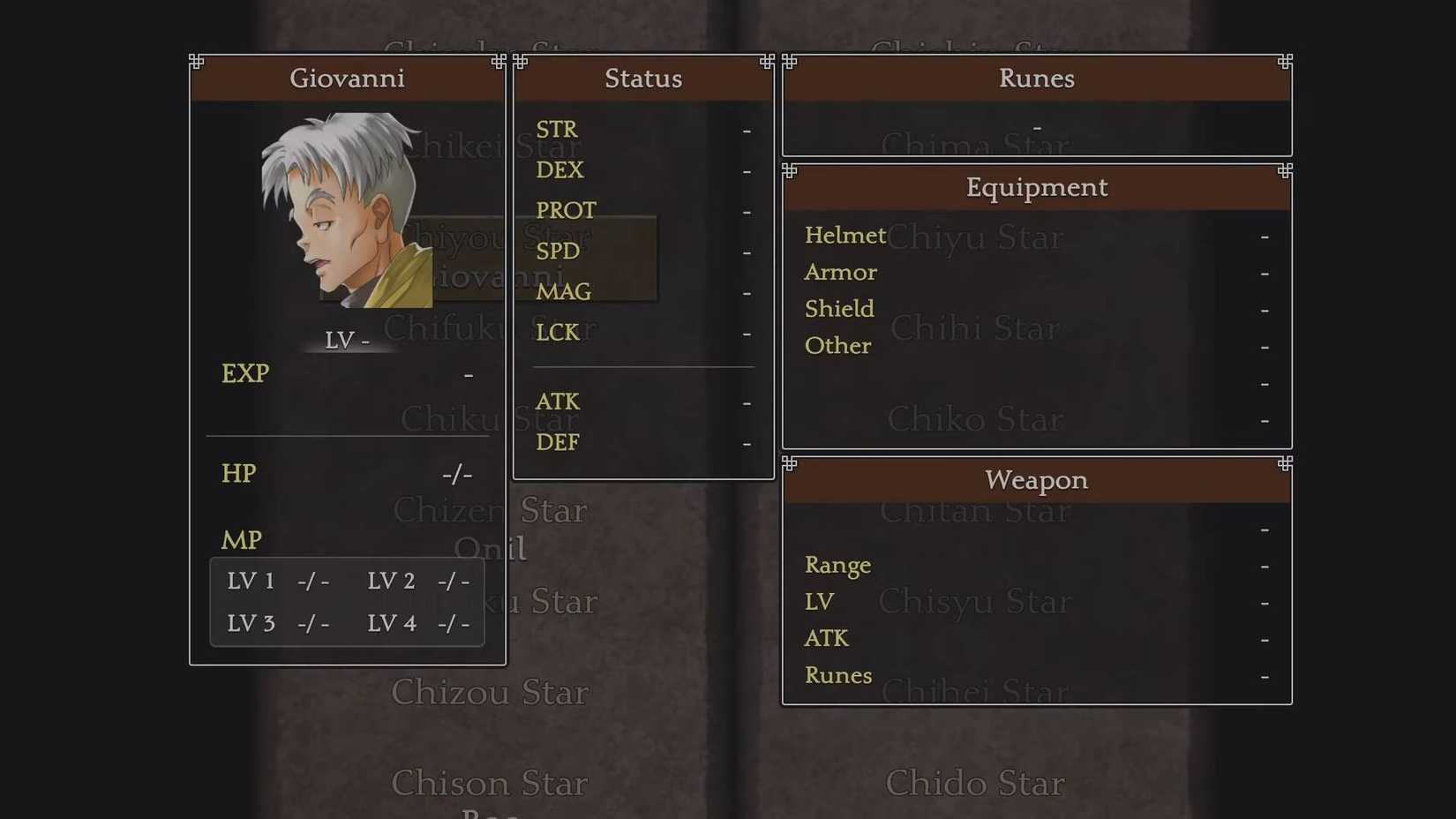The height and width of the screenshot is (819, 1456).
Task: Select the corner icon on Status panel's top-right
Action: click(x=766, y=61)
